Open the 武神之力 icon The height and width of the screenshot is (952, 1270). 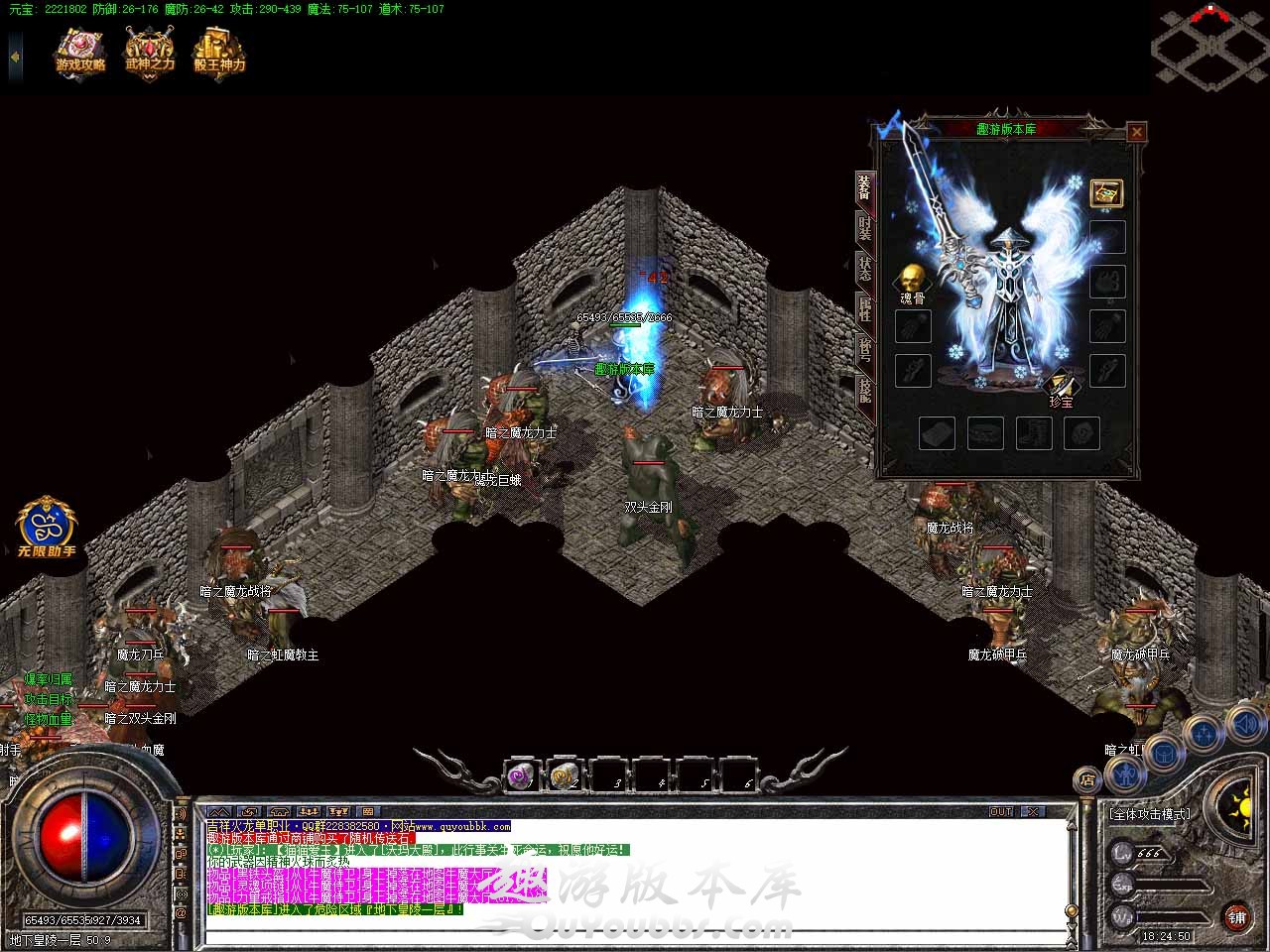click(x=150, y=51)
